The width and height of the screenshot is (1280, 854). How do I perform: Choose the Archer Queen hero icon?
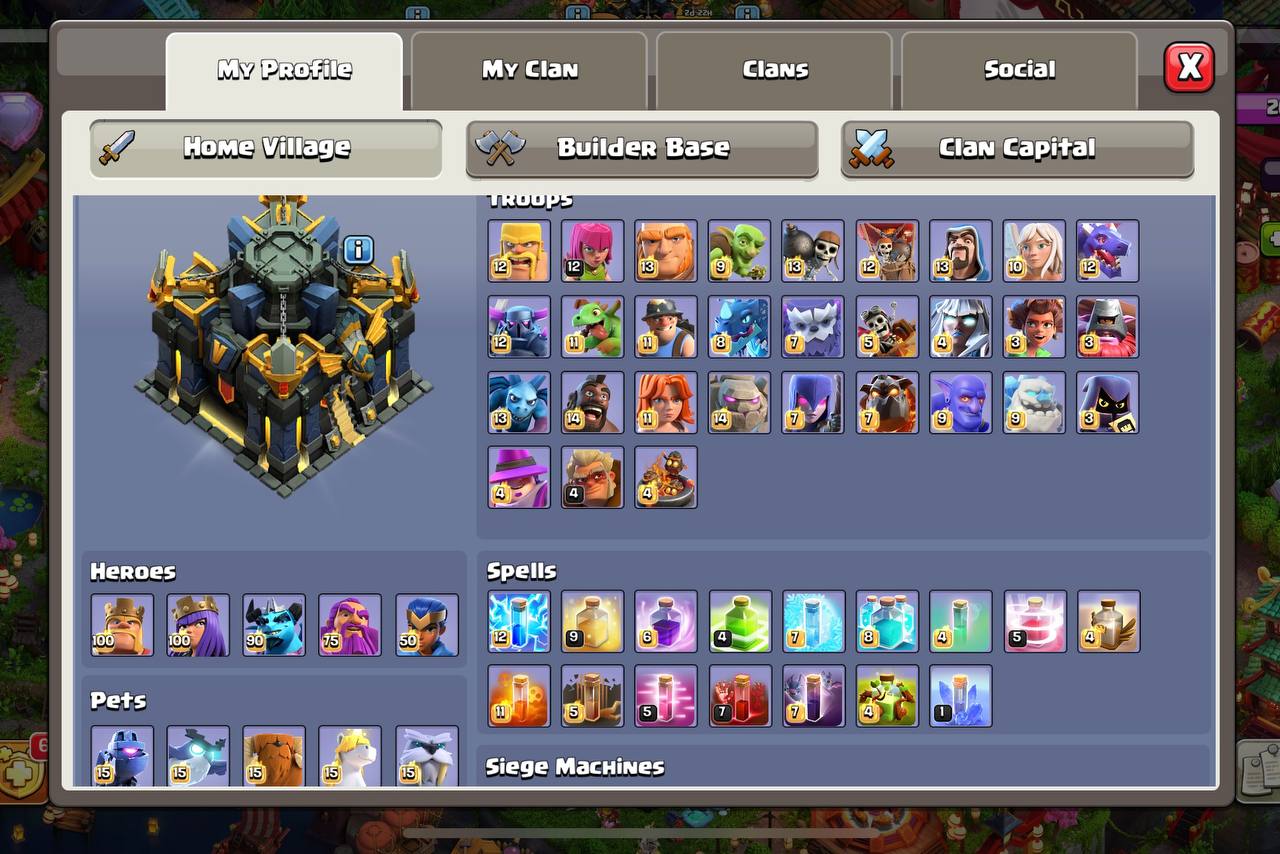click(198, 625)
